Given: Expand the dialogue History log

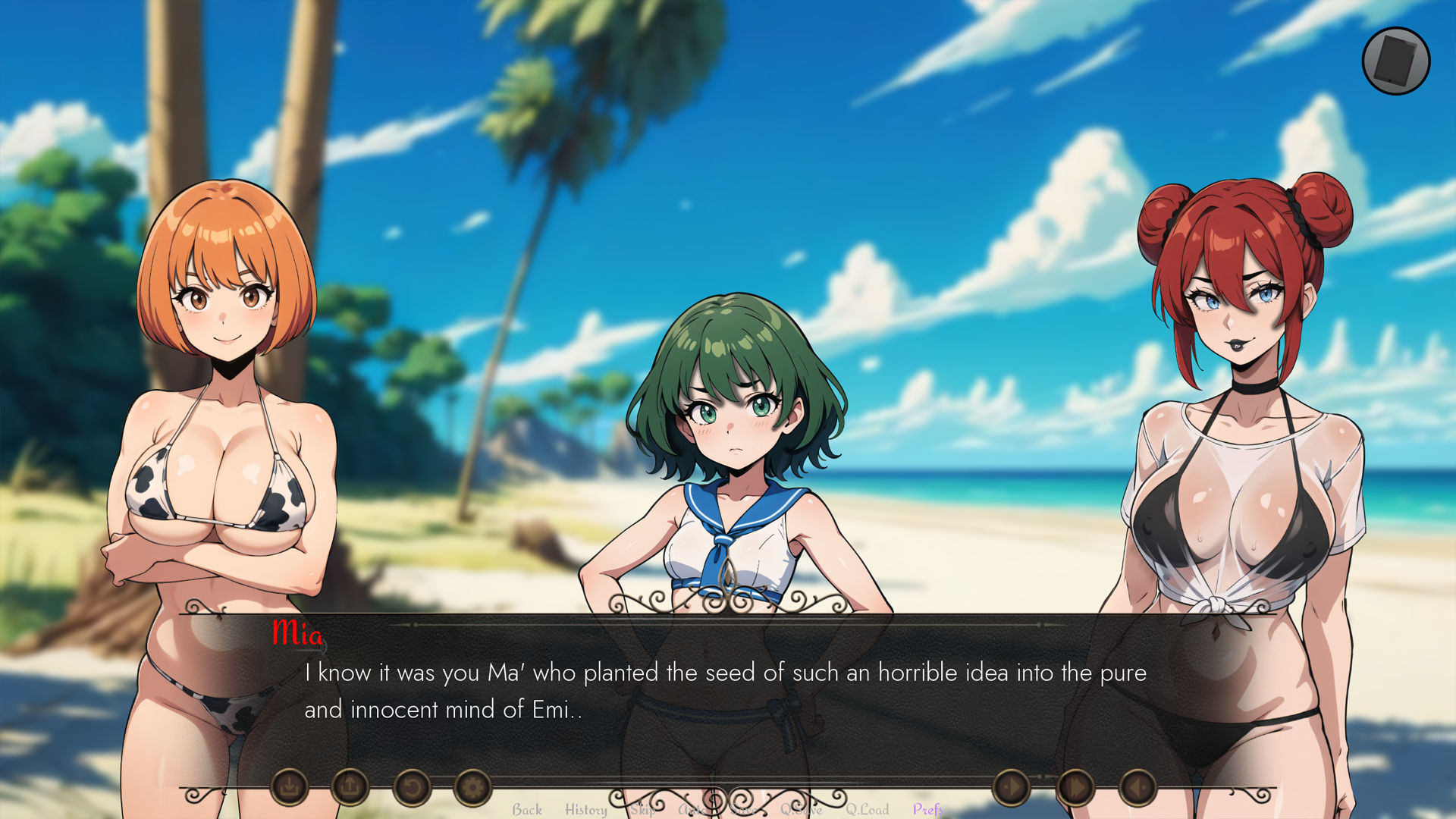Looking at the screenshot, I should coord(585,810).
